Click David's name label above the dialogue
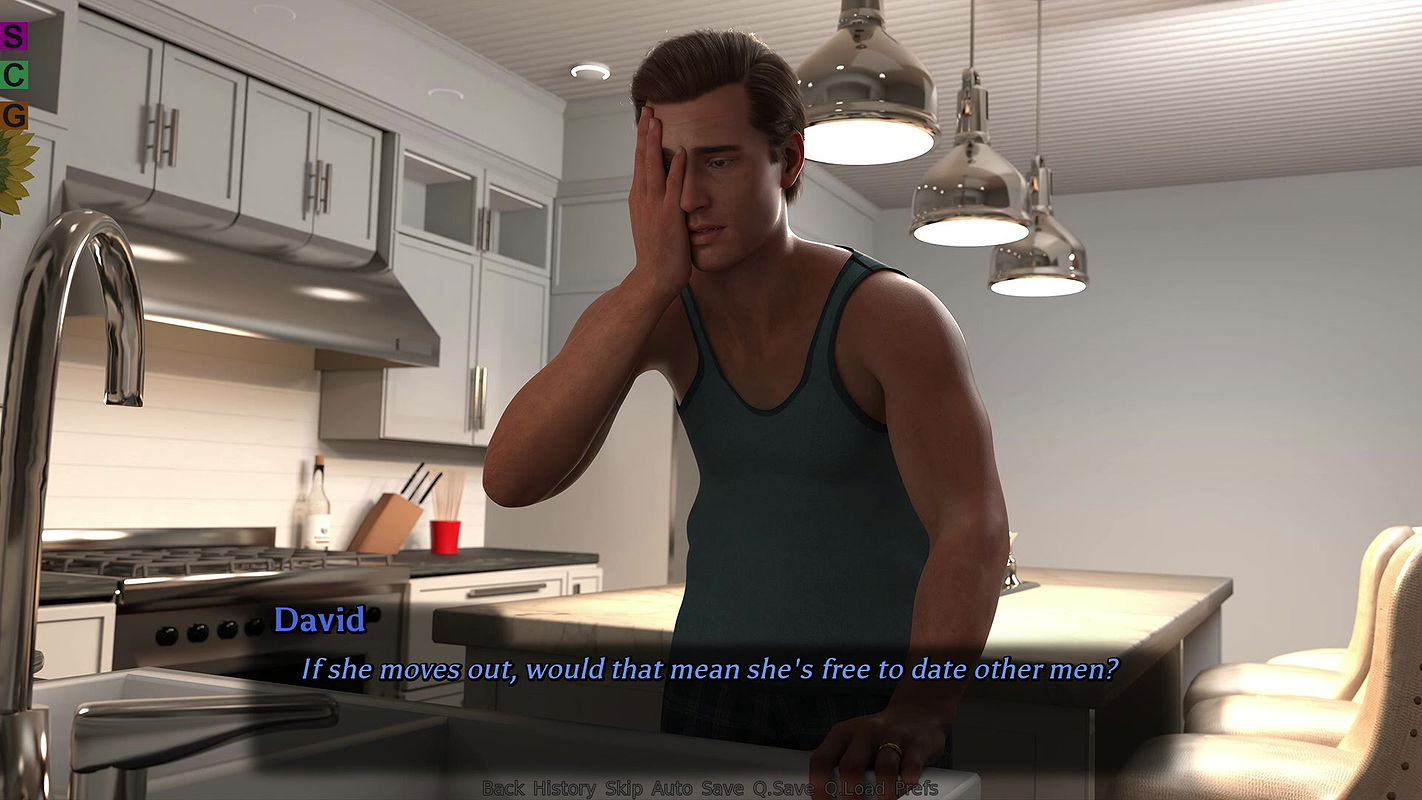 click(x=323, y=619)
